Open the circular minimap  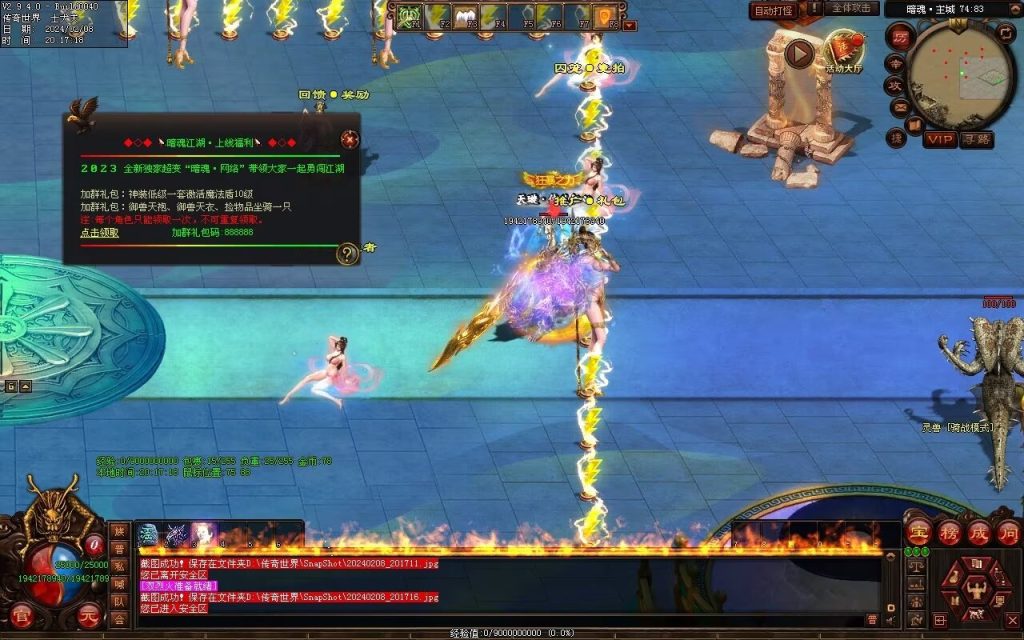coord(960,72)
